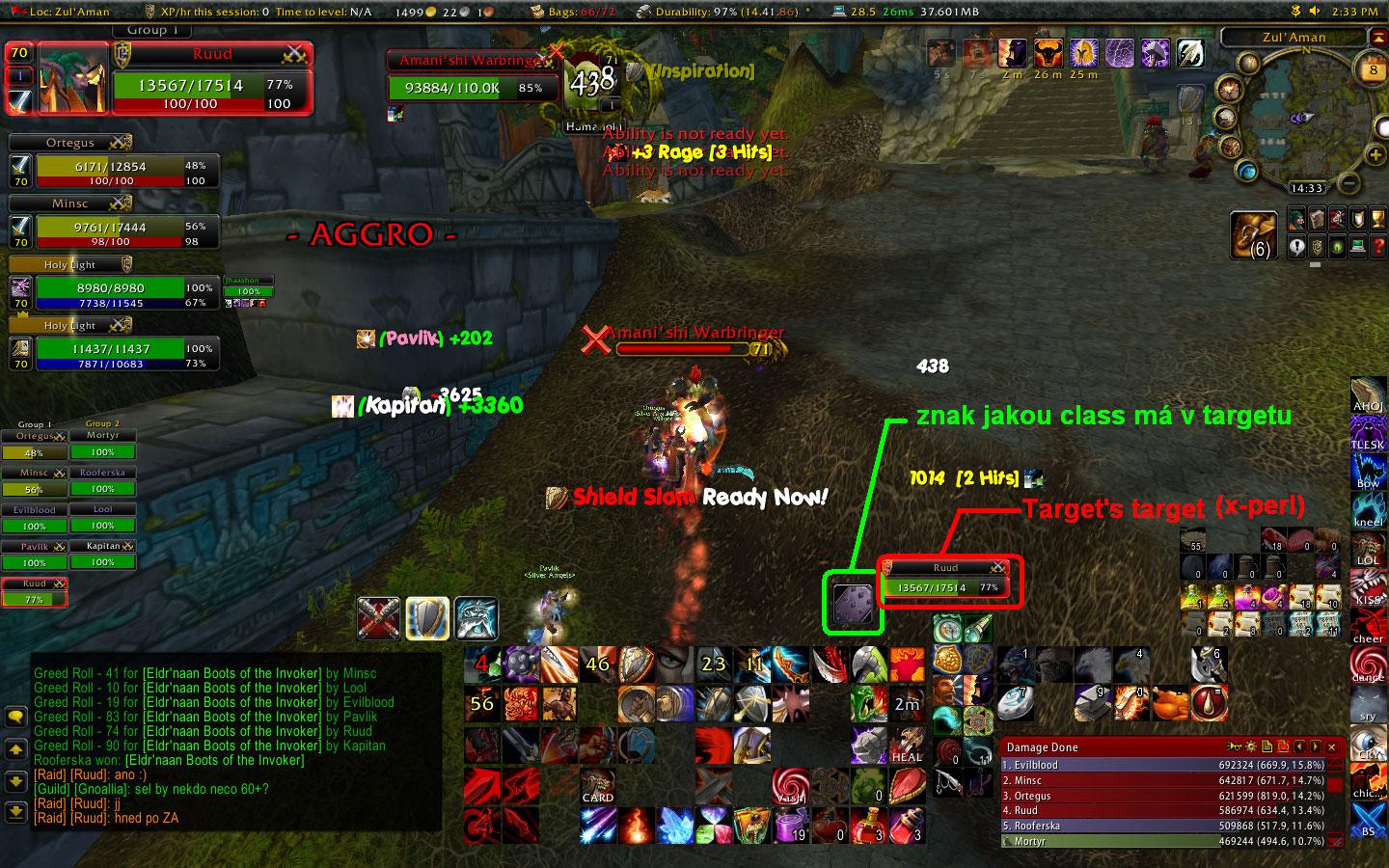Open the calendar button showing 8
Screen dimensions: 1389x868
click(1373, 69)
